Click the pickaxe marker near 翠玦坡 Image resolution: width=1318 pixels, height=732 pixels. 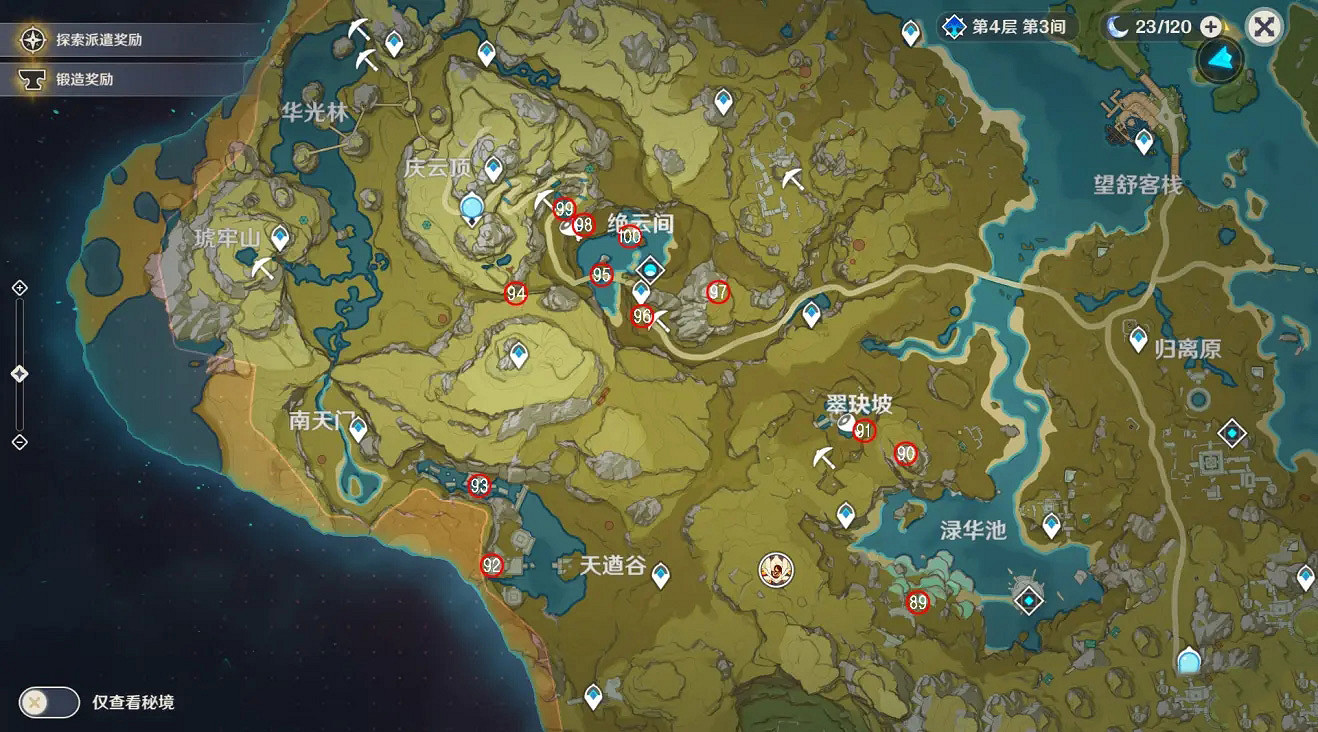point(821,459)
